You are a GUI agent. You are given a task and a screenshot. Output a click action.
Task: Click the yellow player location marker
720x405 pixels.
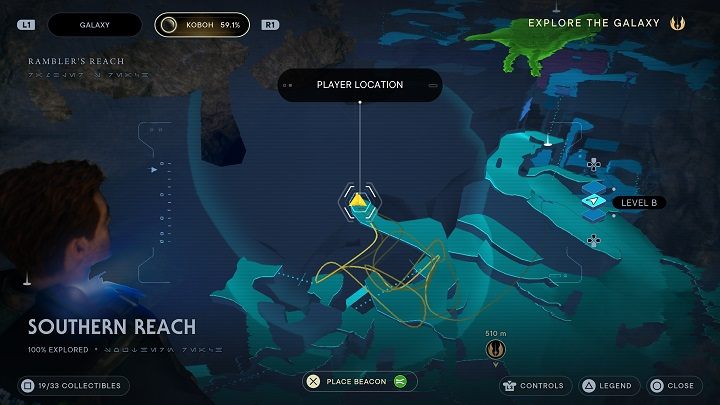[x=358, y=201]
